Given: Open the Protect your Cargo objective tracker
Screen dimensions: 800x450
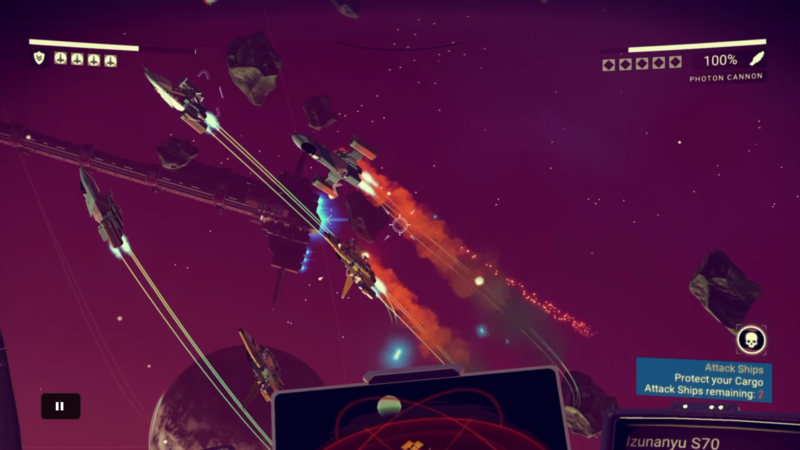Looking at the screenshot, I should pyautogui.click(x=704, y=381).
